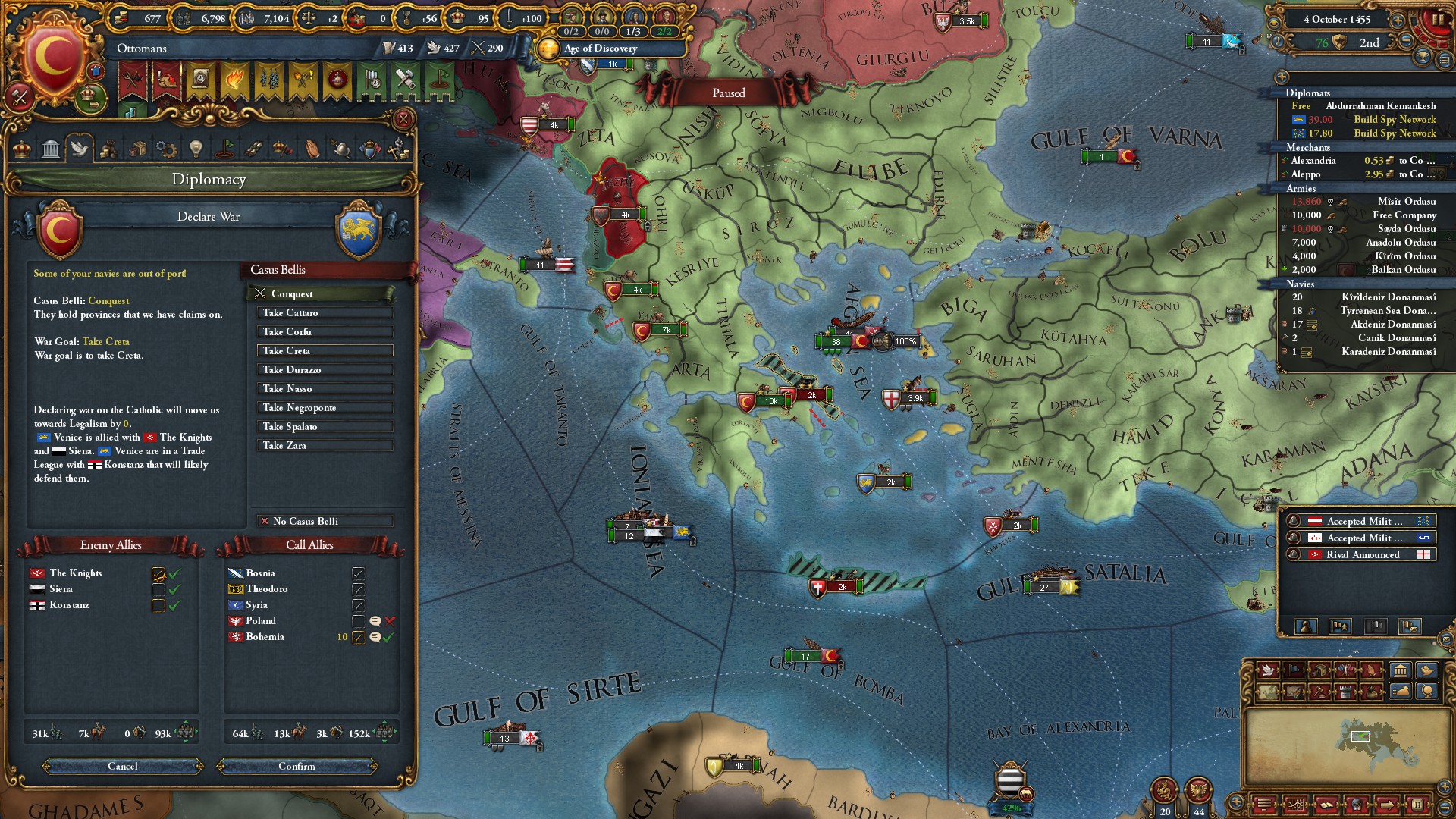Select Take Negroponte war goal

[x=325, y=408]
